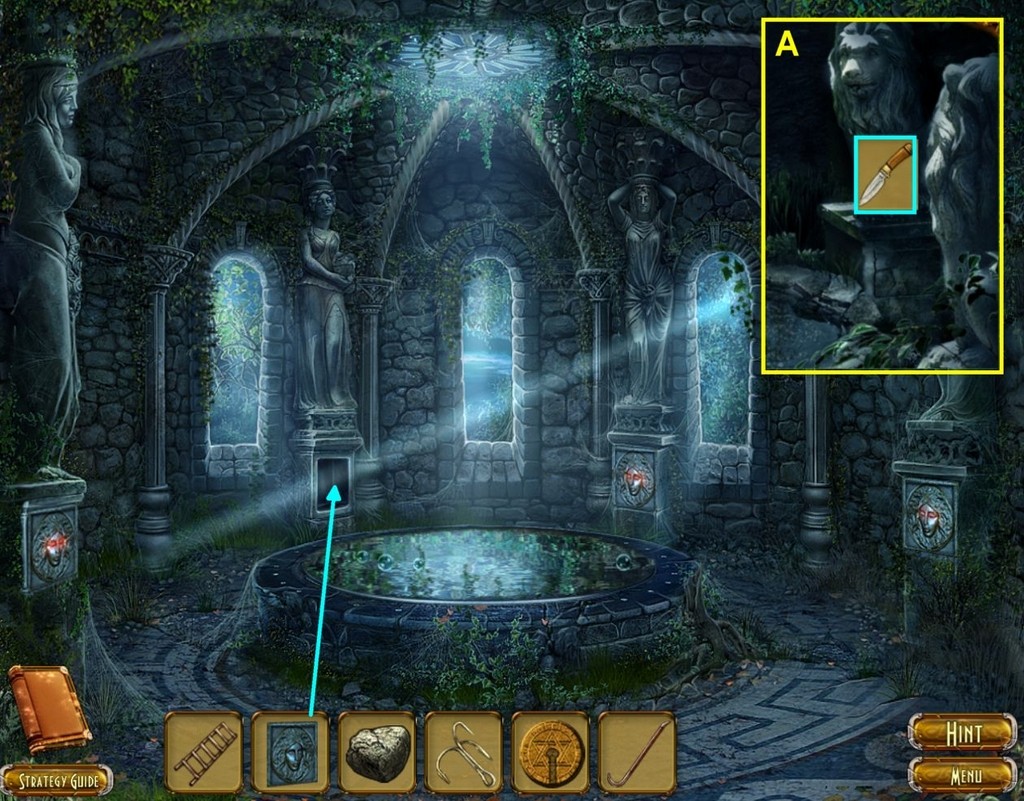Select the ladder in the inventory
Image resolution: width=1024 pixels, height=801 pixels.
(x=203, y=752)
